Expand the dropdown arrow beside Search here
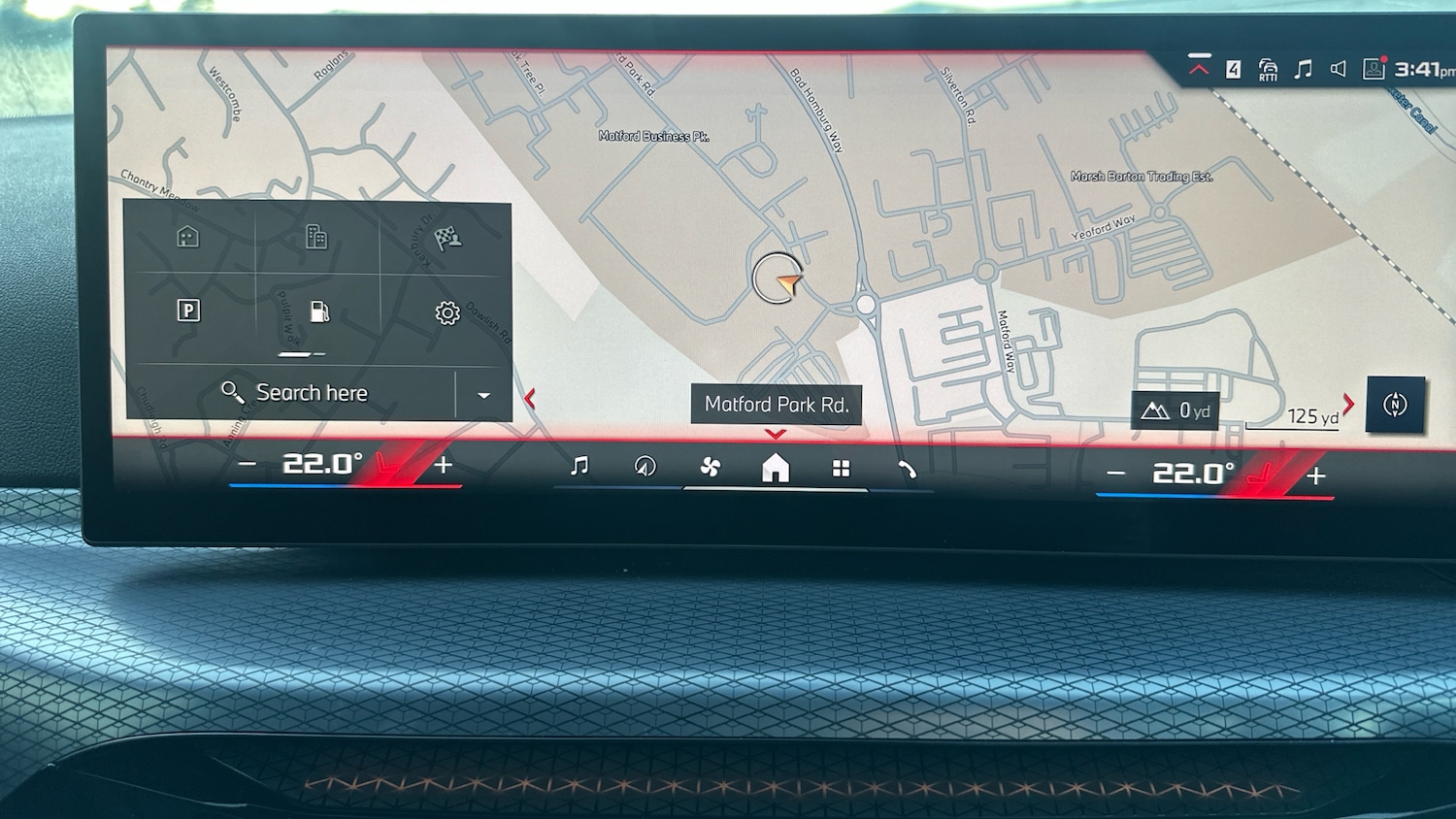The width and height of the screenshot is (1456, 819). point(483,395)
